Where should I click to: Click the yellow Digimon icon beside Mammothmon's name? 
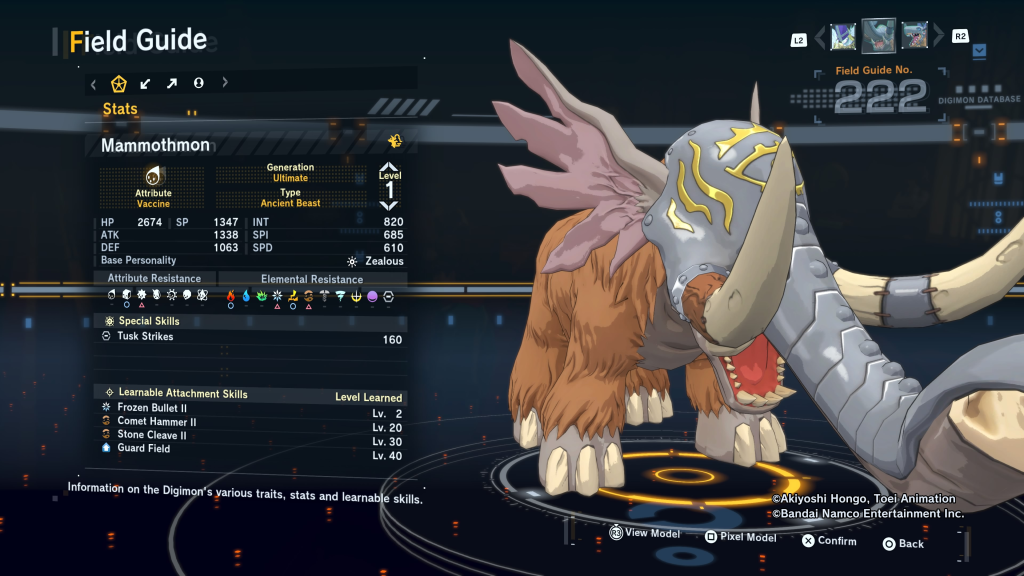coord(395,141)
